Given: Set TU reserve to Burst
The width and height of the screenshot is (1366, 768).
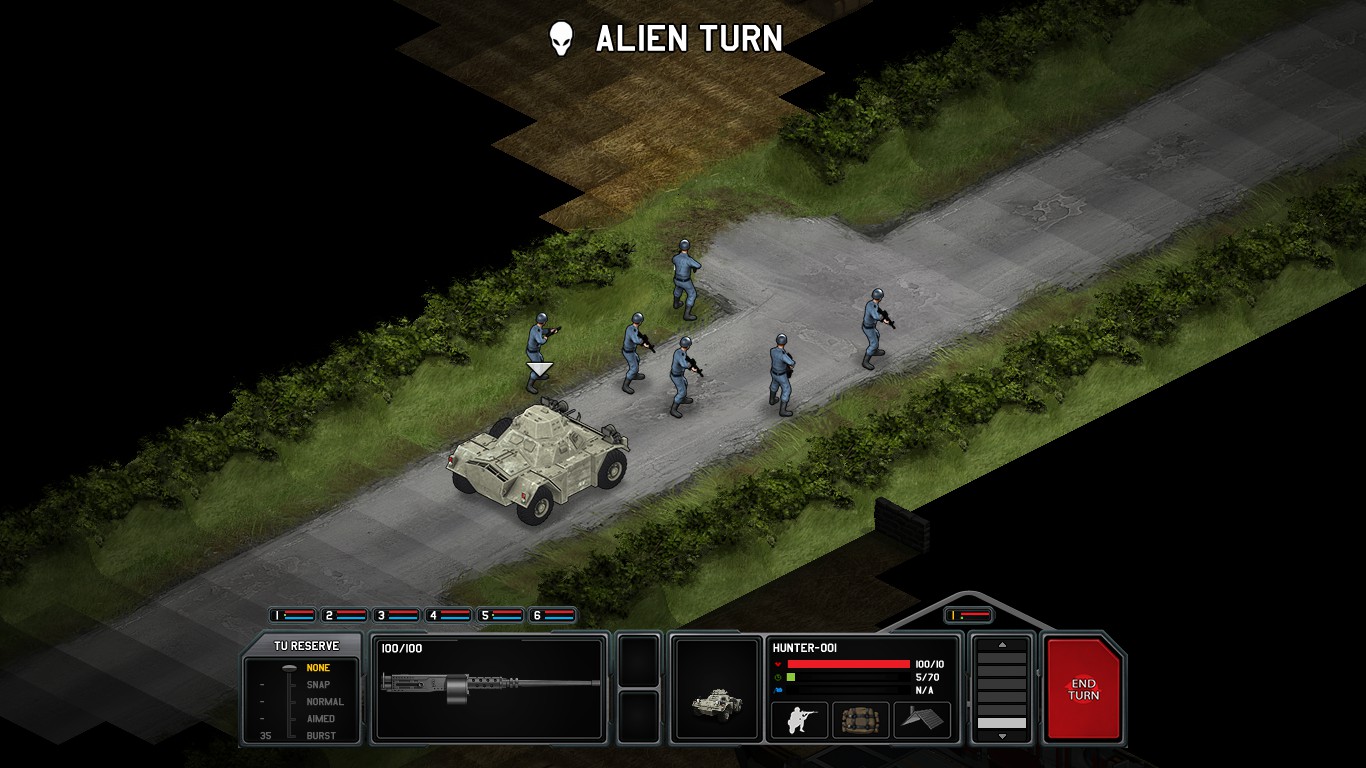Looking at the screenshot, I should 320,736.
